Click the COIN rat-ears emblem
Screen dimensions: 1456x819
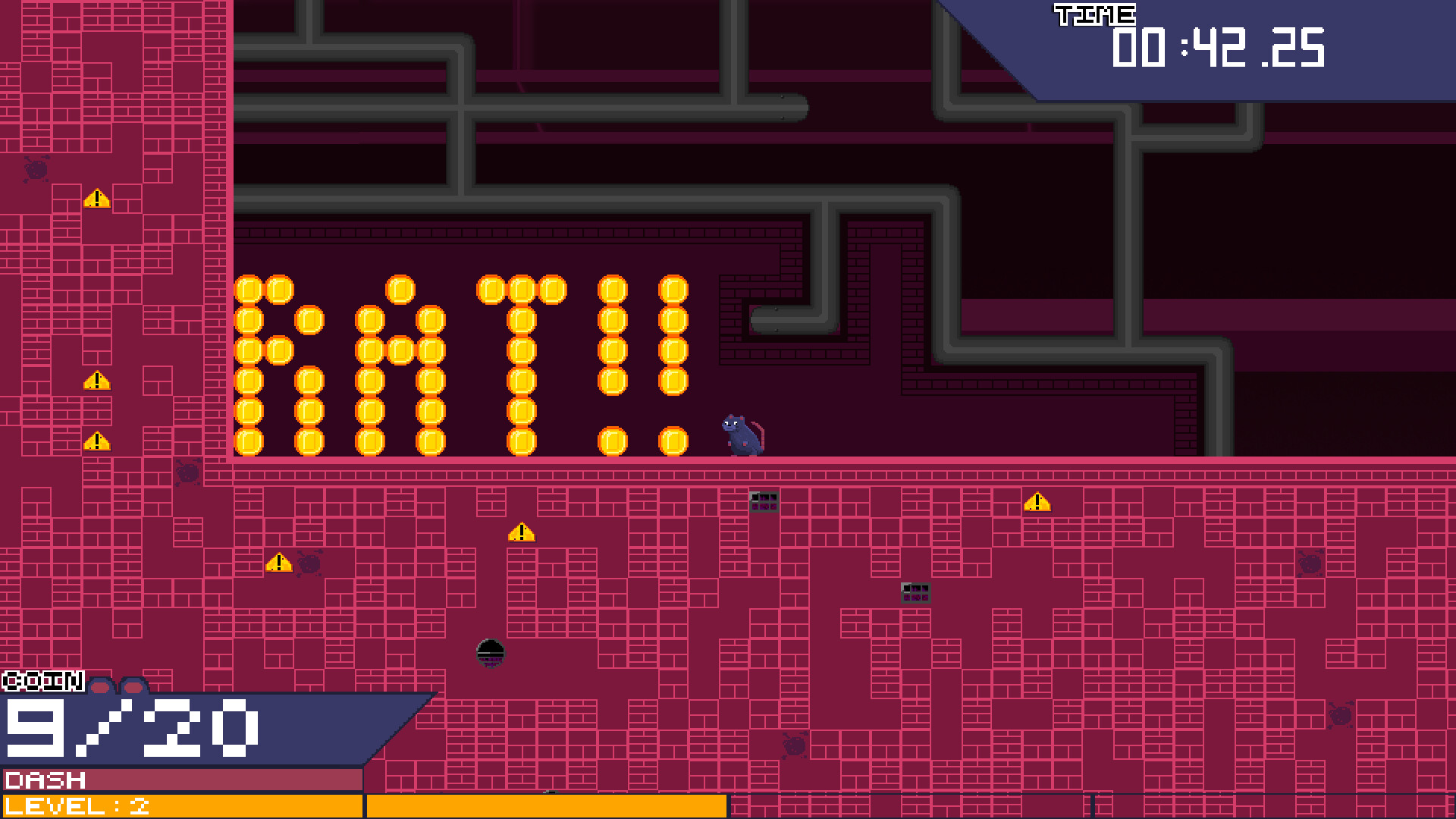click(x=118, y=686)
